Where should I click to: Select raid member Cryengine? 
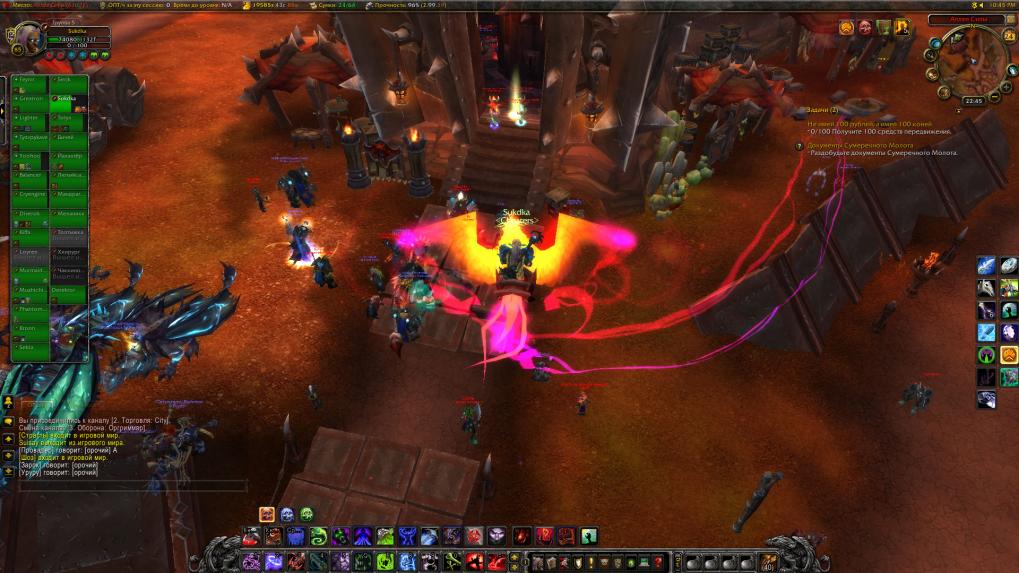click(x=30, y=195)
